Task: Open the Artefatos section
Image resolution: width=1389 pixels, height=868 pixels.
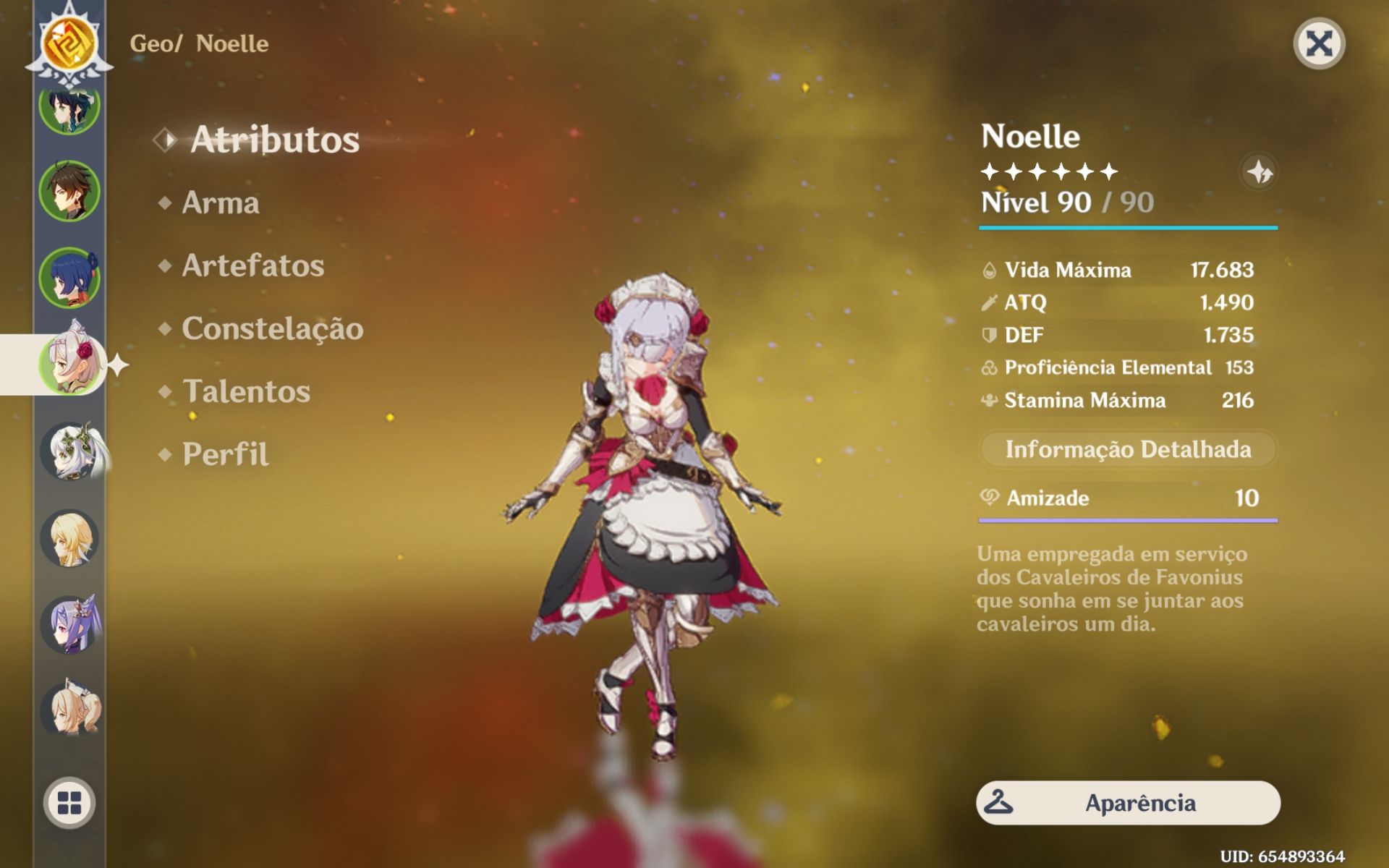Action: click(251, 265)
